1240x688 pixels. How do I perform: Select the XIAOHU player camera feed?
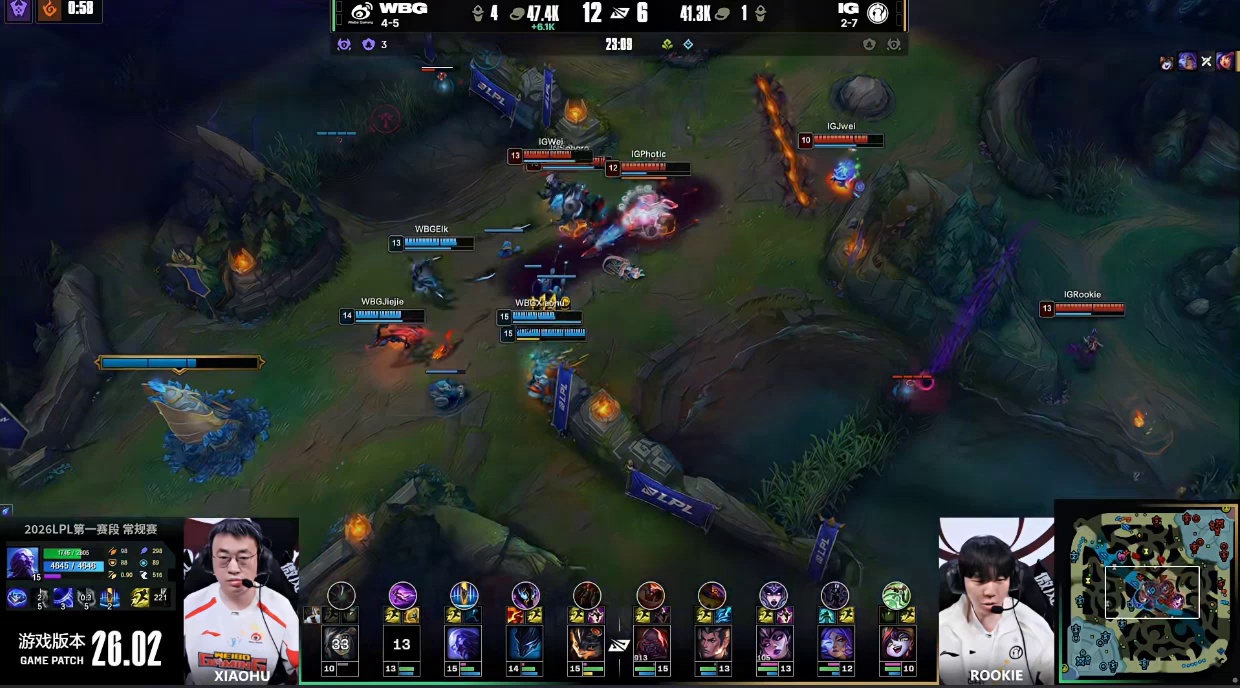pyautogui.click(x=241, y=598)
